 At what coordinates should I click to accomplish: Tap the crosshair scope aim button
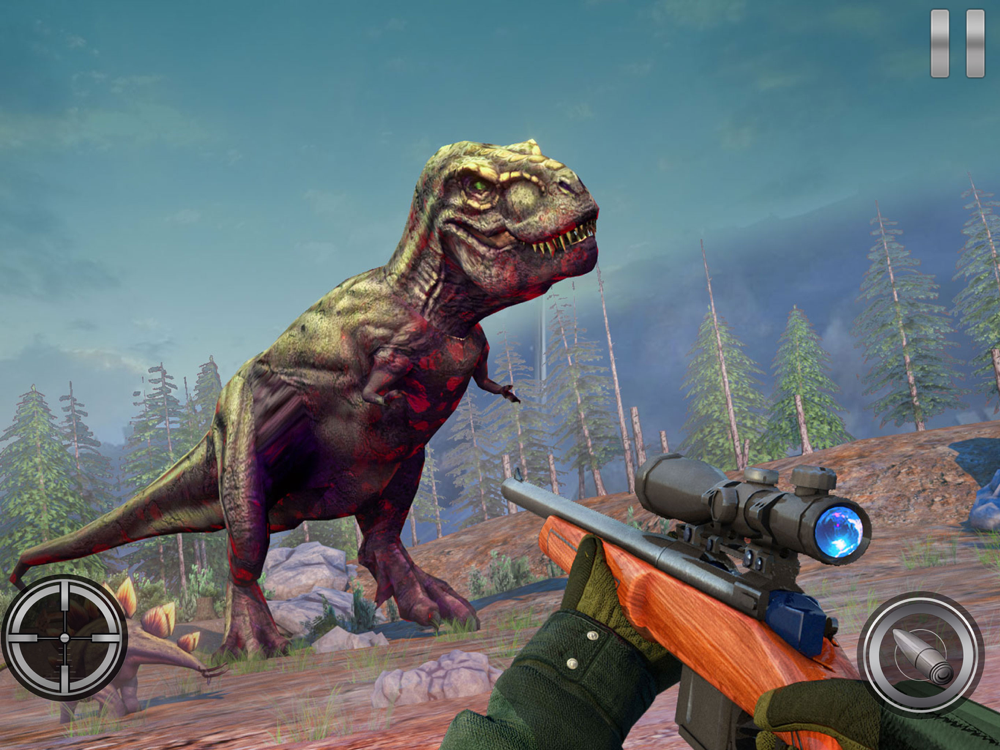(64, 637)
